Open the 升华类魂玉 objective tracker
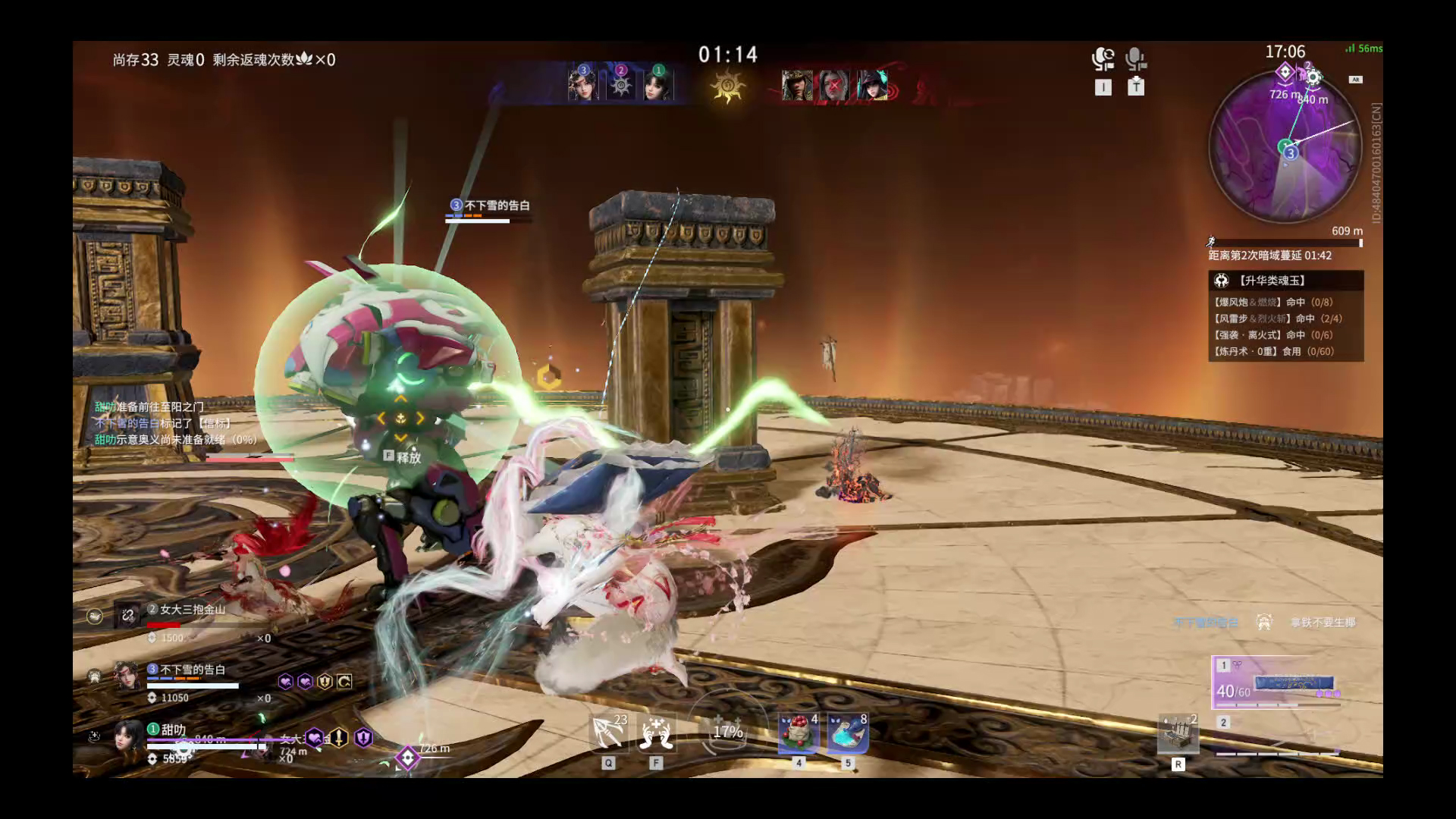Screen dimensions: 1456x819 1285,281
